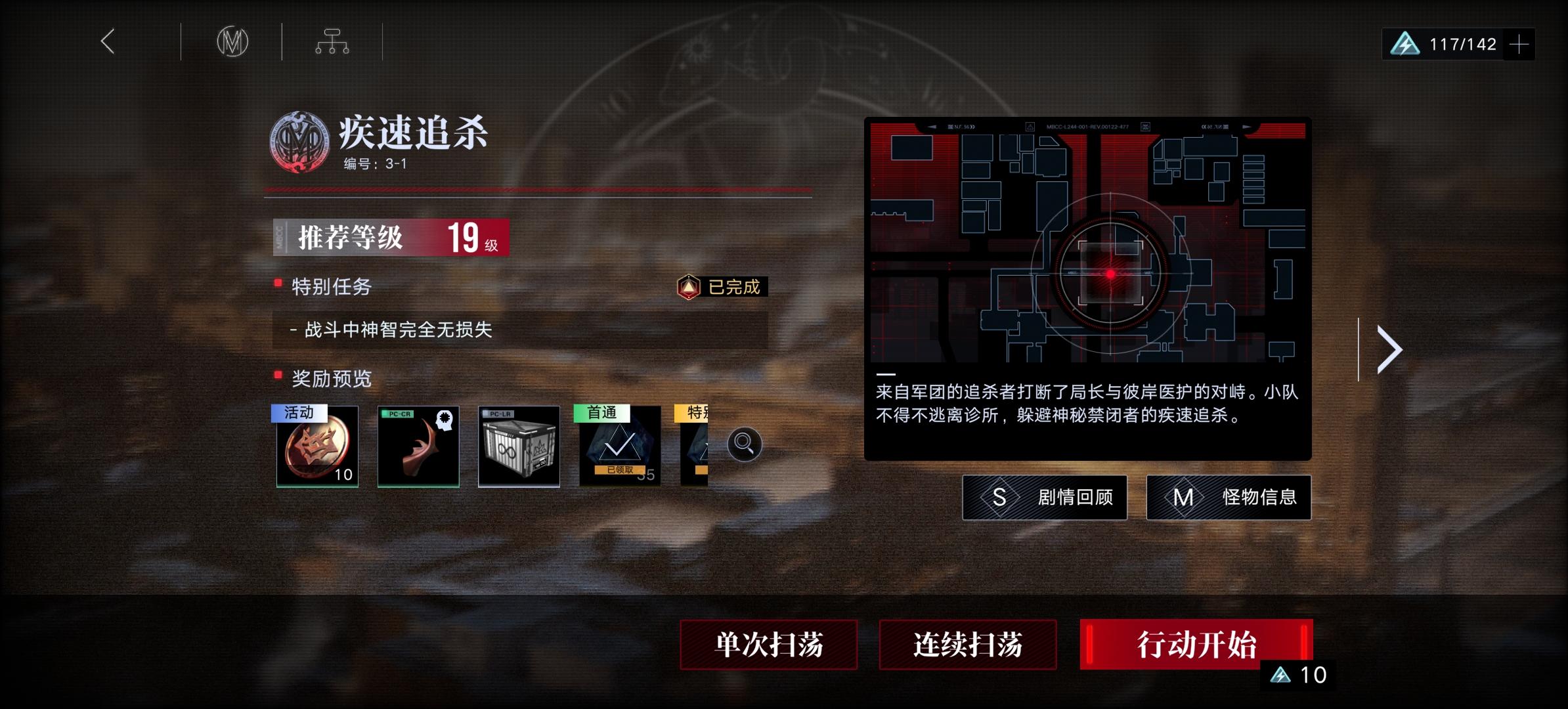Open the org-chart style chapter overview icon
The image size is (1568, 709).
click(332, 41)
